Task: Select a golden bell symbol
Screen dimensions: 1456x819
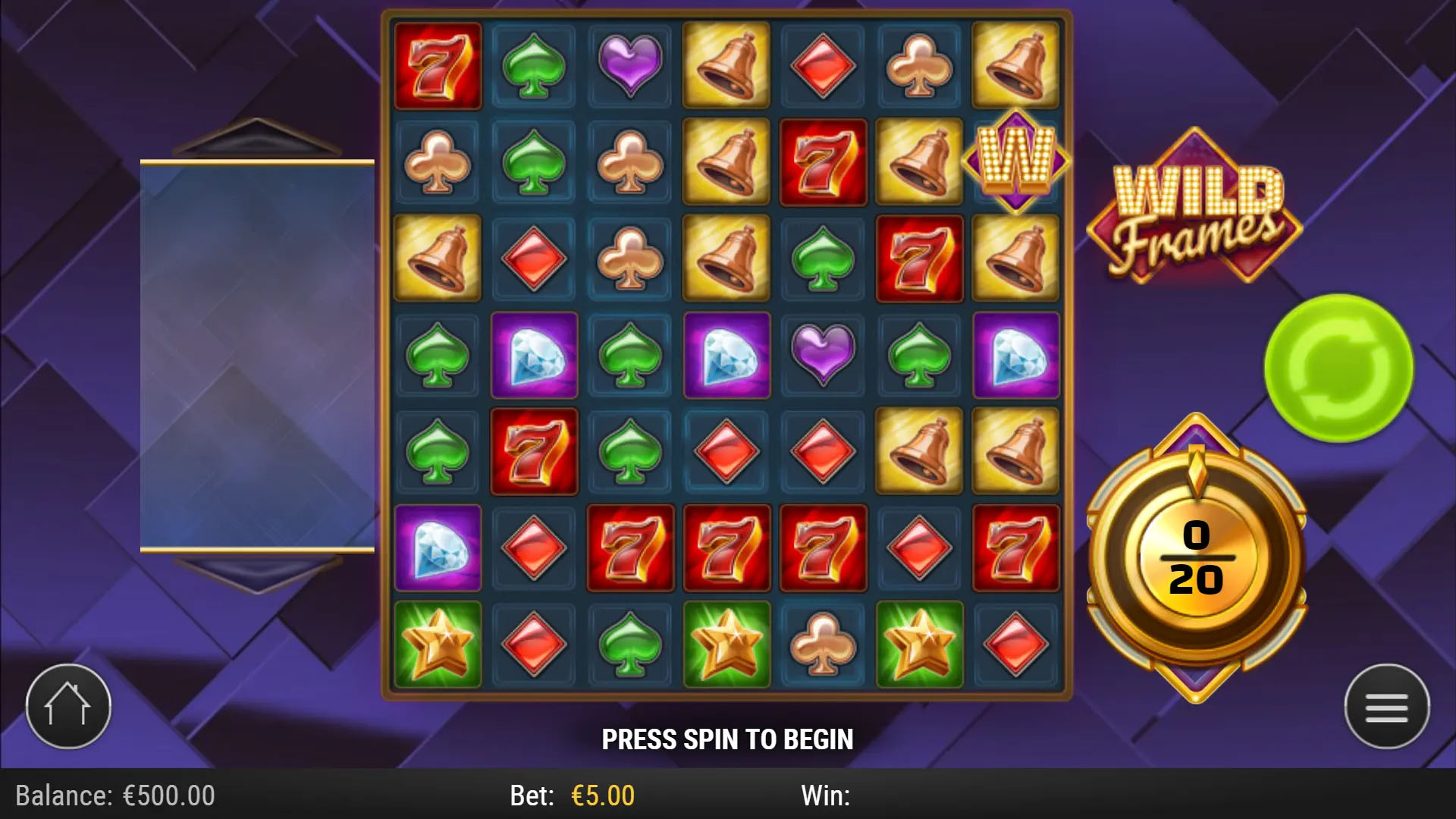Action: click(726, 64)
